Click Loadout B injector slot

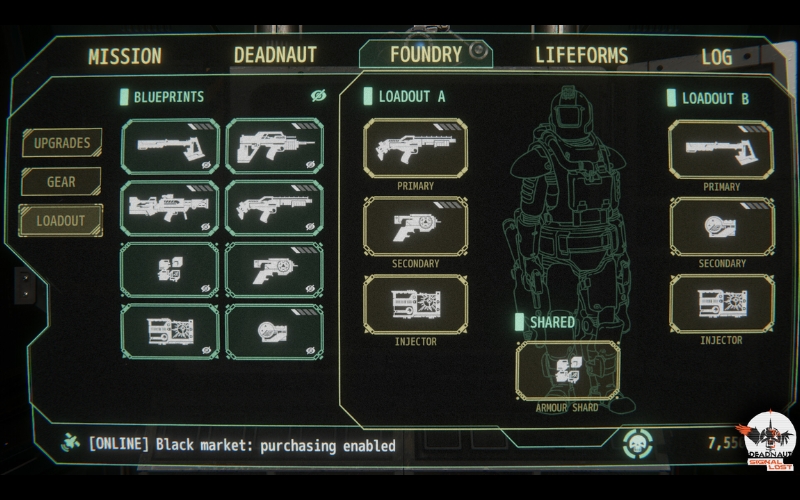[x=720, y=303]
